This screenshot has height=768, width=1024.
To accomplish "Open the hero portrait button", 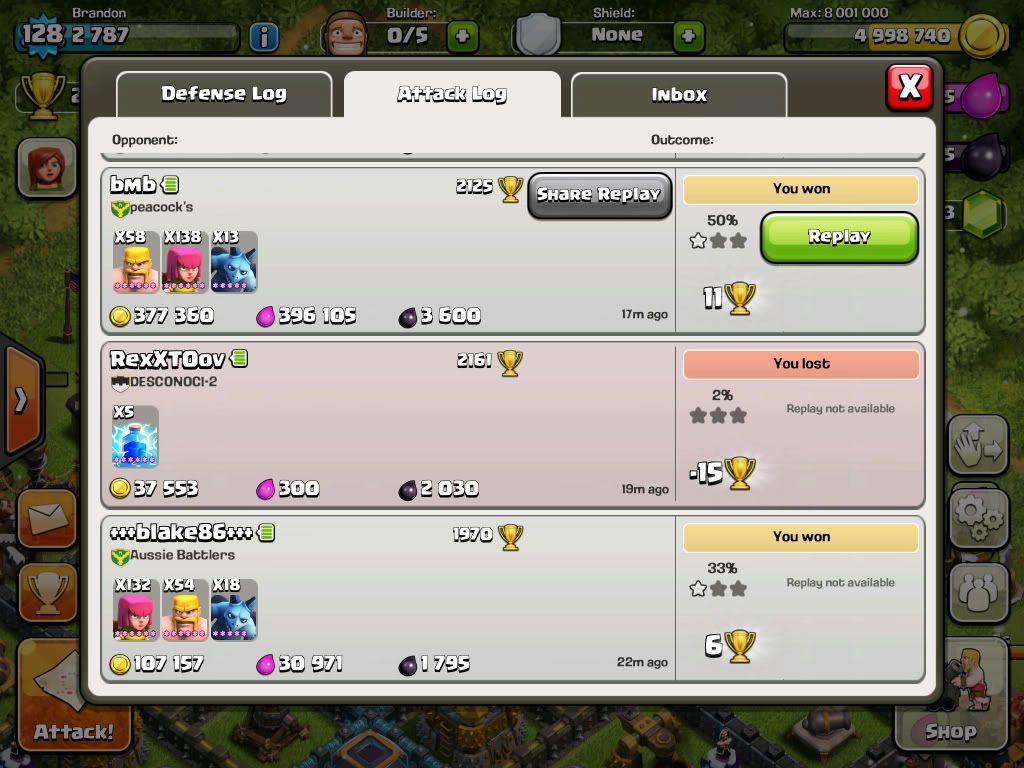I will click(45, 165).
